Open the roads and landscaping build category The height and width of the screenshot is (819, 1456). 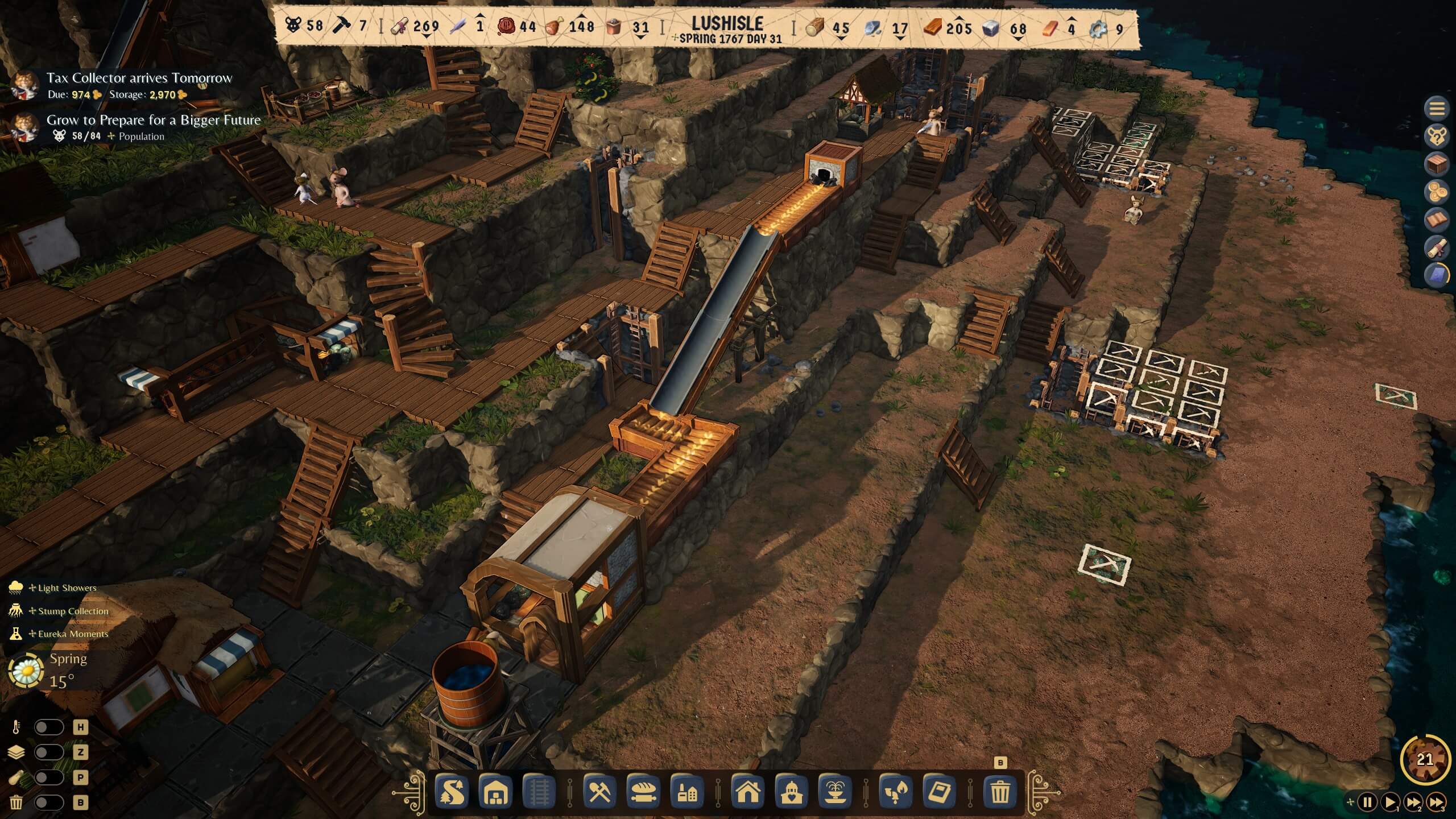(453, 792)
